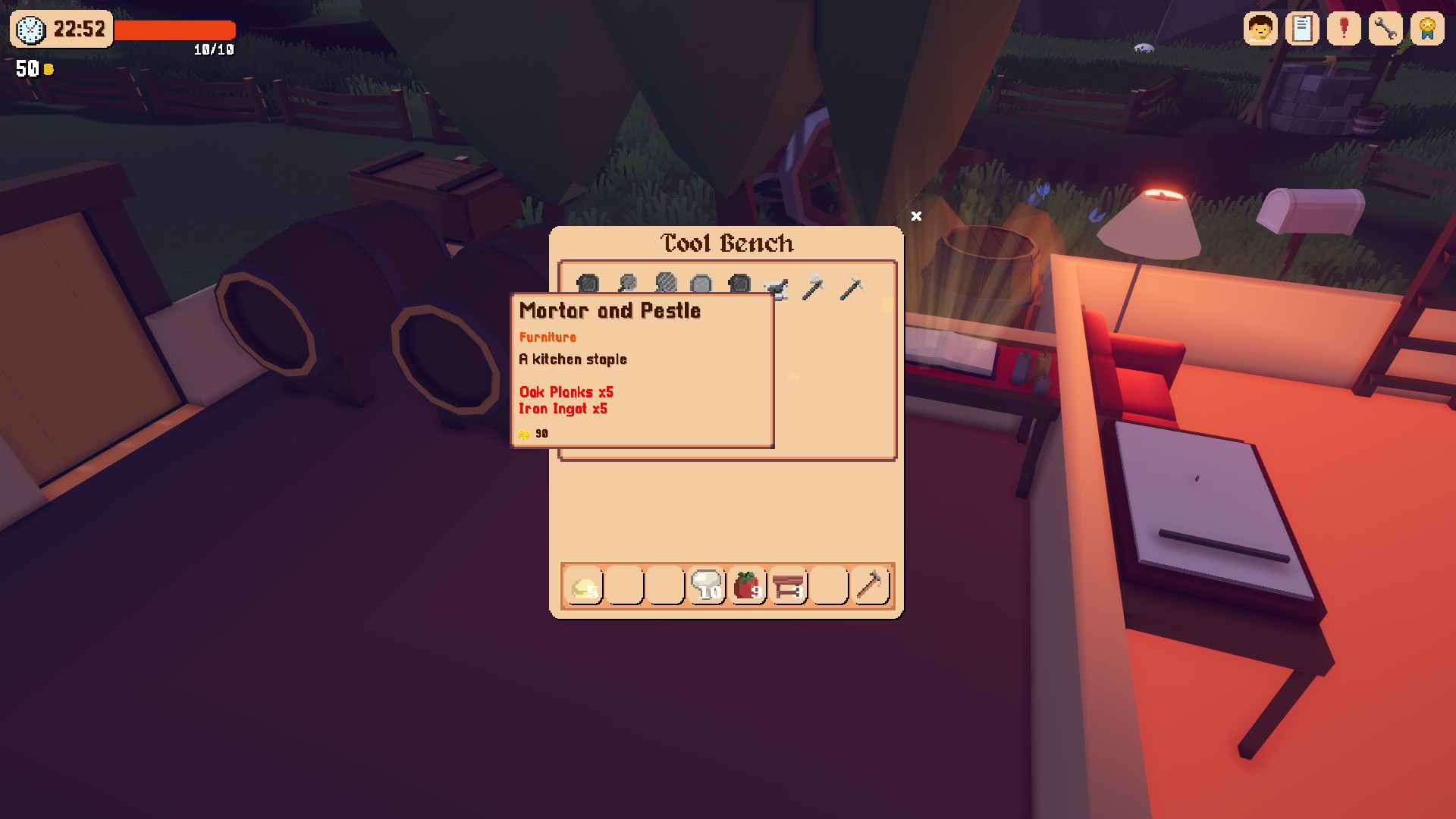Open the wrench settings icon

(1385, 29)
